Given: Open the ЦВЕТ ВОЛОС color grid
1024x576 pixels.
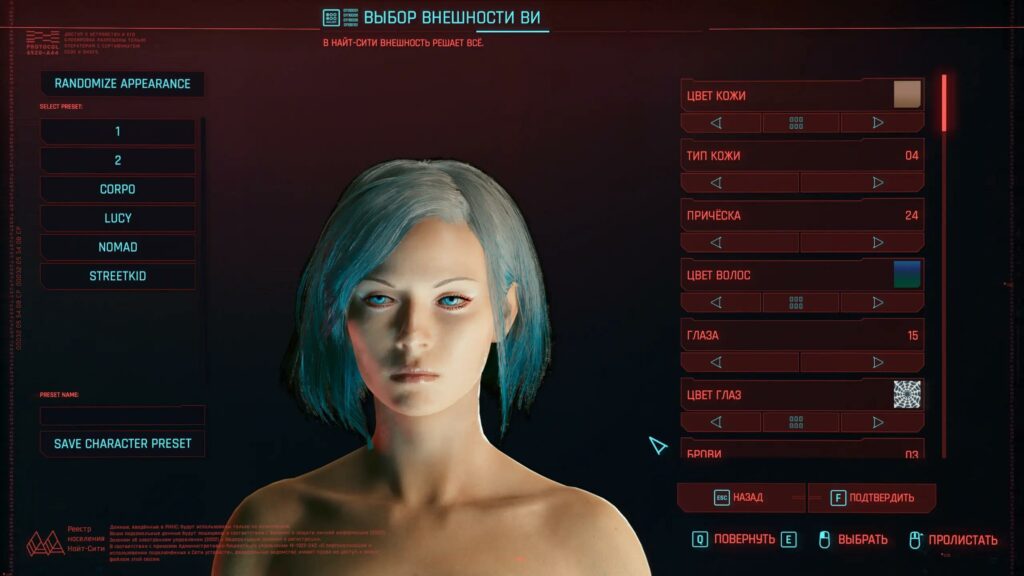Looking at the screenshot, I should (797, 302).
